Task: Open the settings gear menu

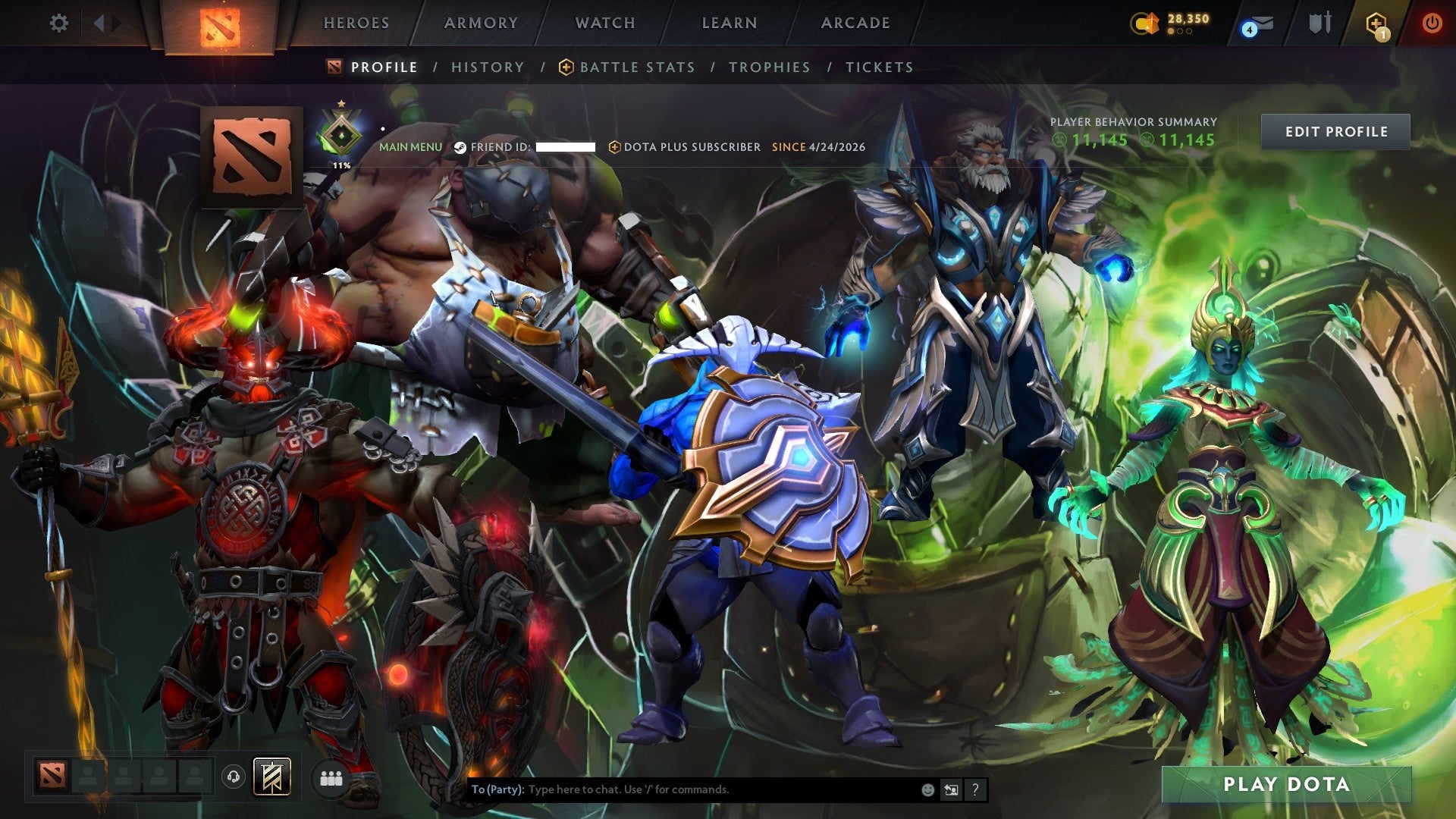Action: (58, 24)
